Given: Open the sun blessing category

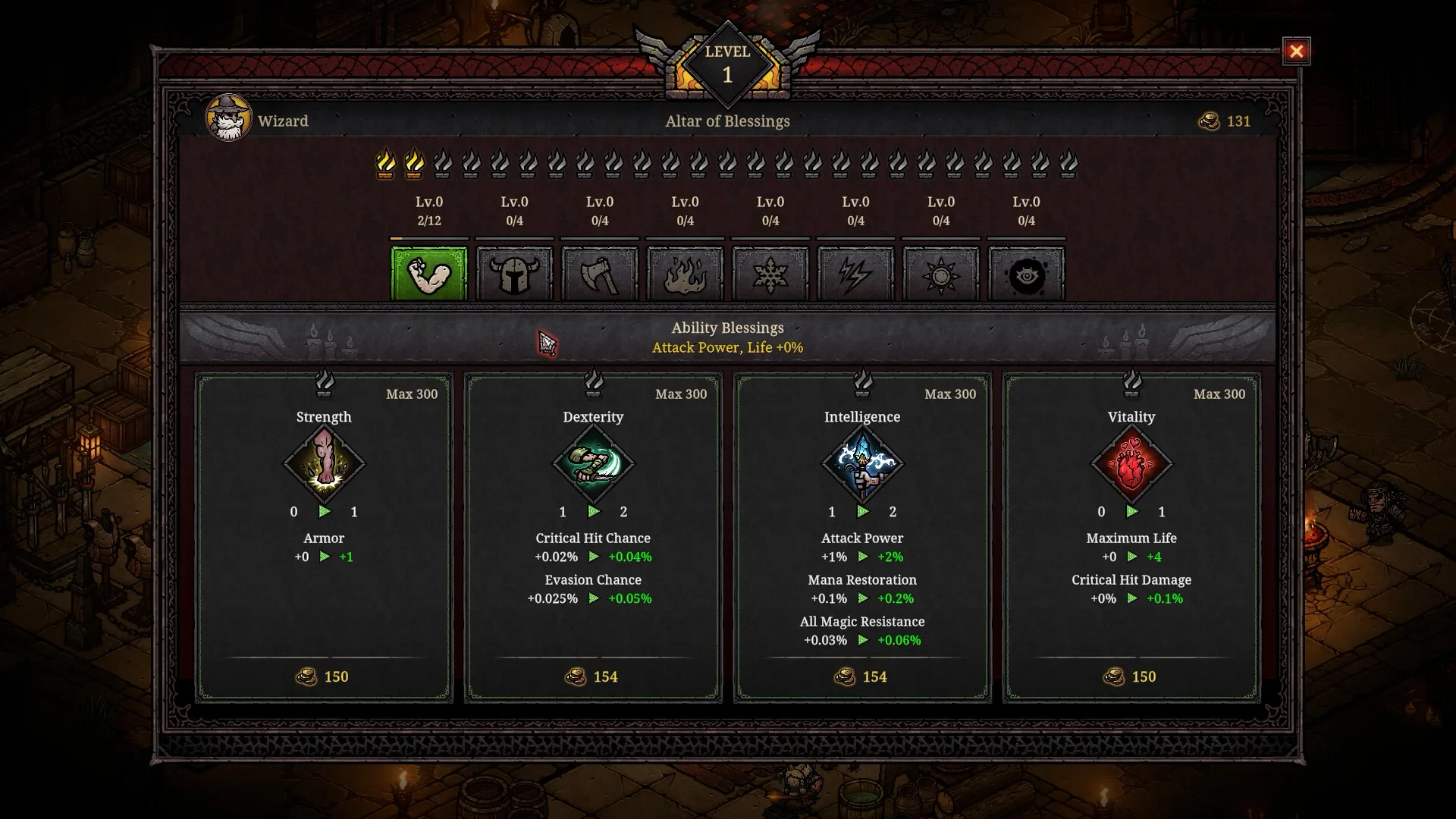Looking at the screenshot, I should [941, 275].
